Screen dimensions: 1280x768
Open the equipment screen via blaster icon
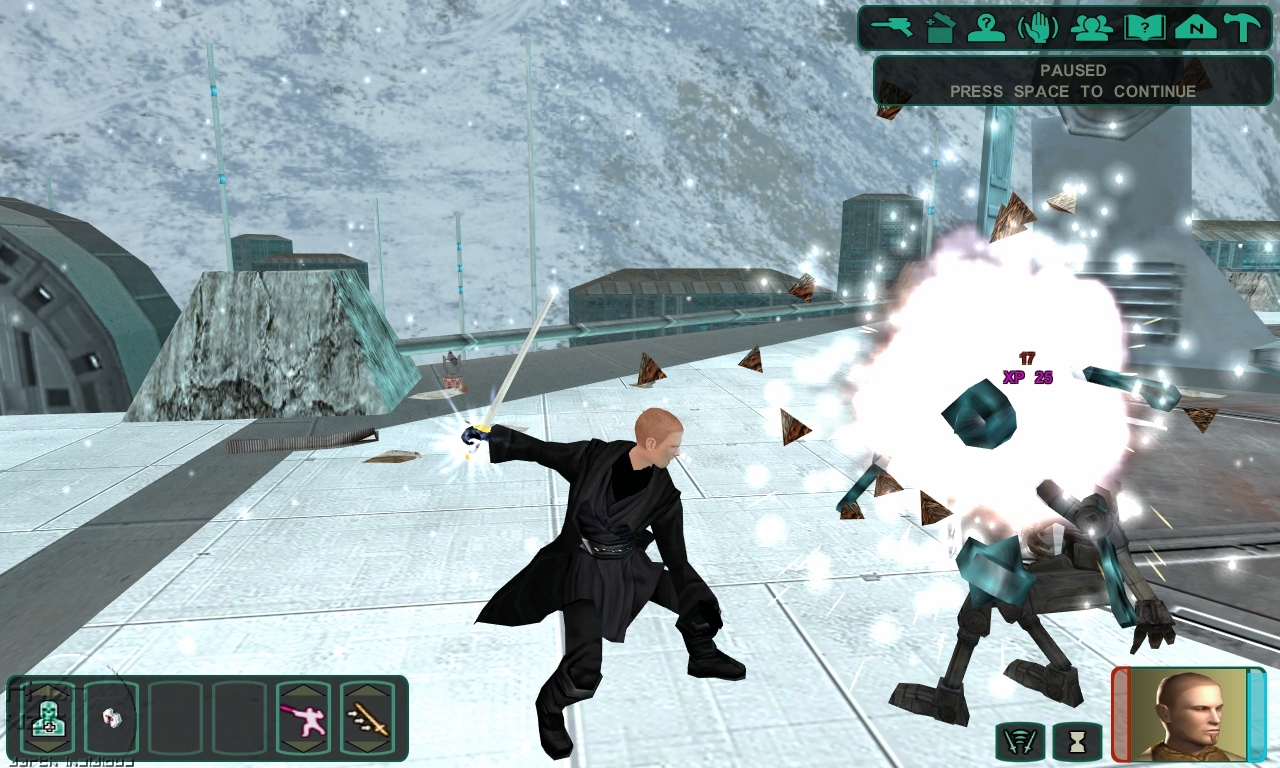click(x=892, y=27)
